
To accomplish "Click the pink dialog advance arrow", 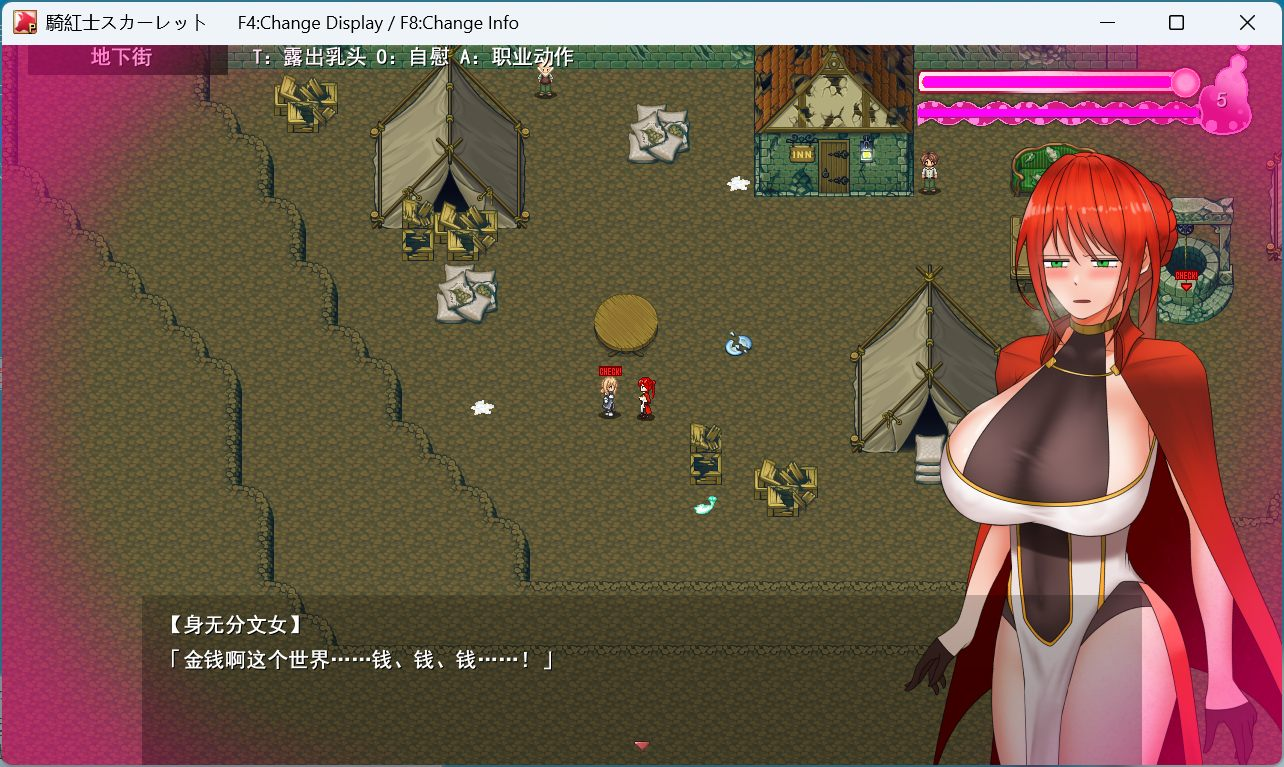I will pyautogui.click(x=641, y=745).
